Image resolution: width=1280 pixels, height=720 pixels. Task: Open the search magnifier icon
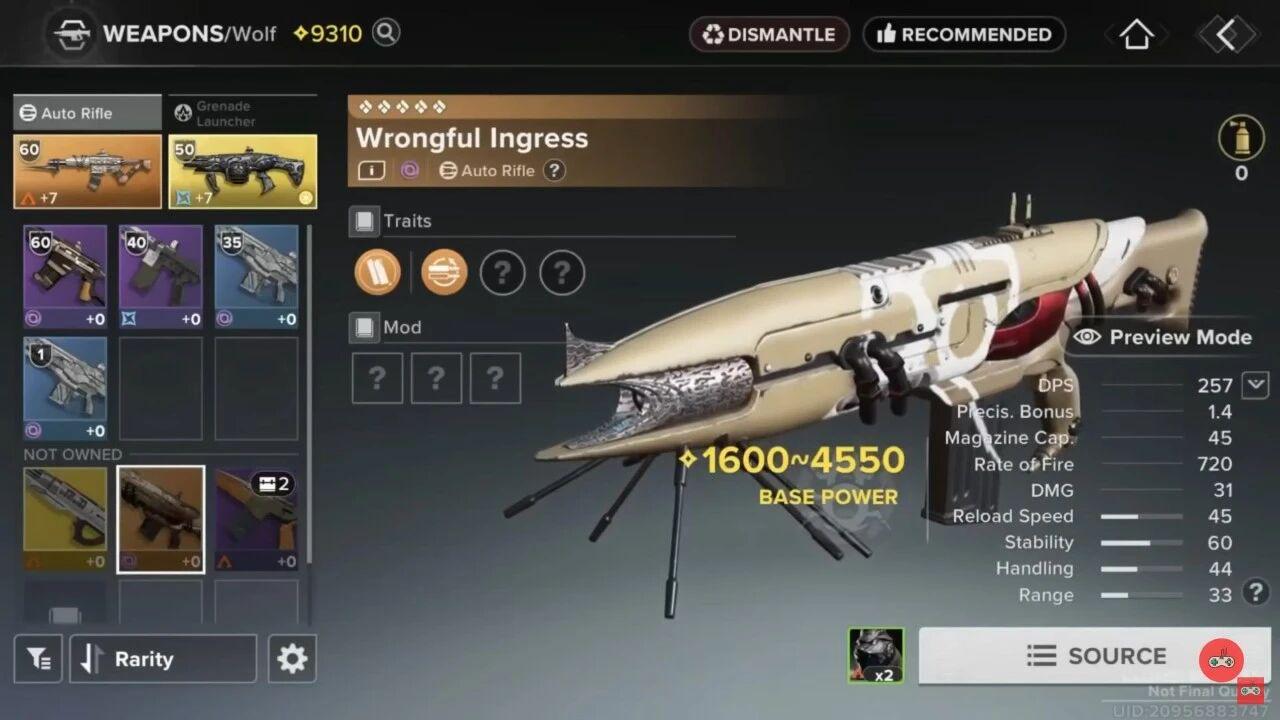(386, 33)
